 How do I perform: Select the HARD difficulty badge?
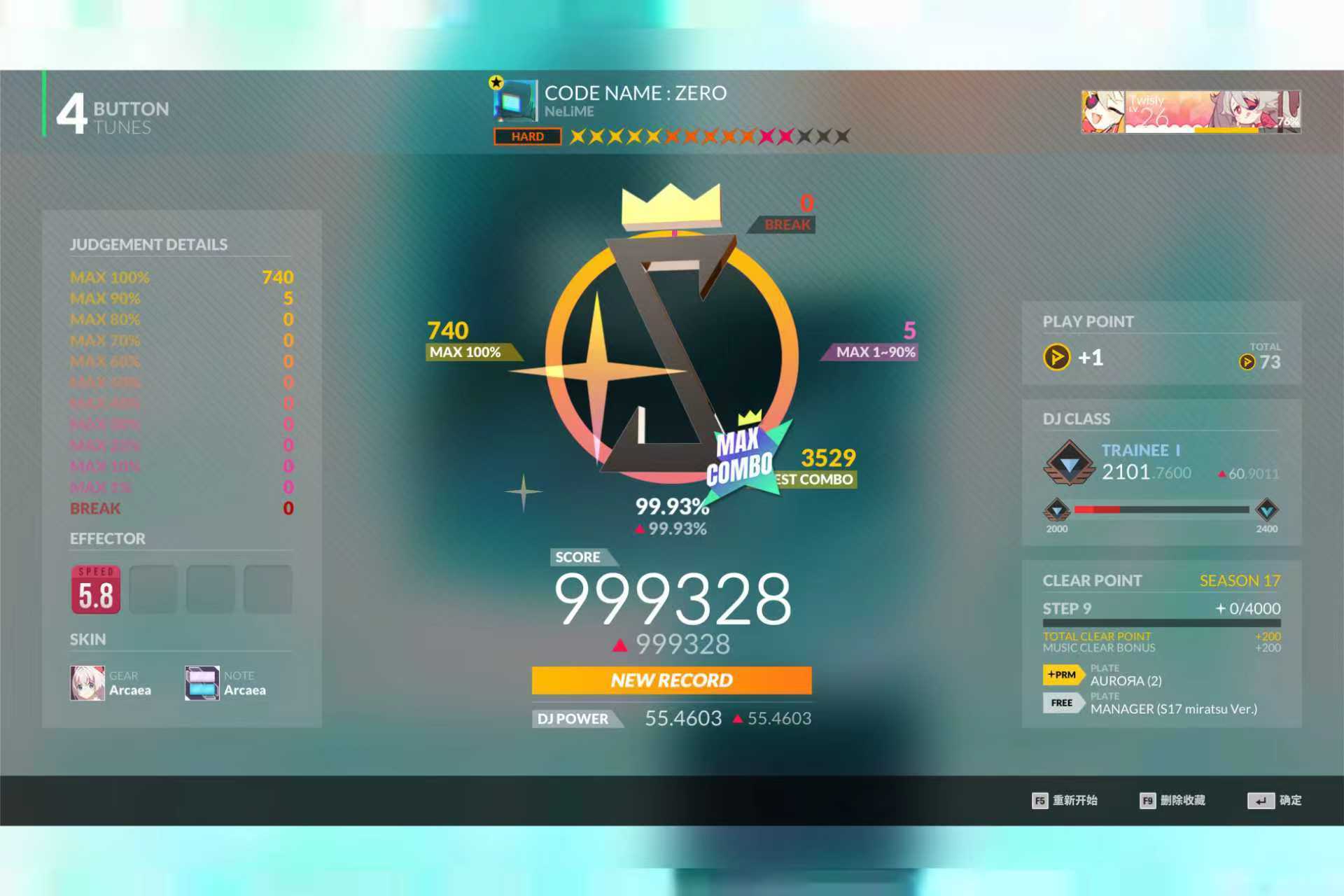pyautogui.click(x=528, y=136)
